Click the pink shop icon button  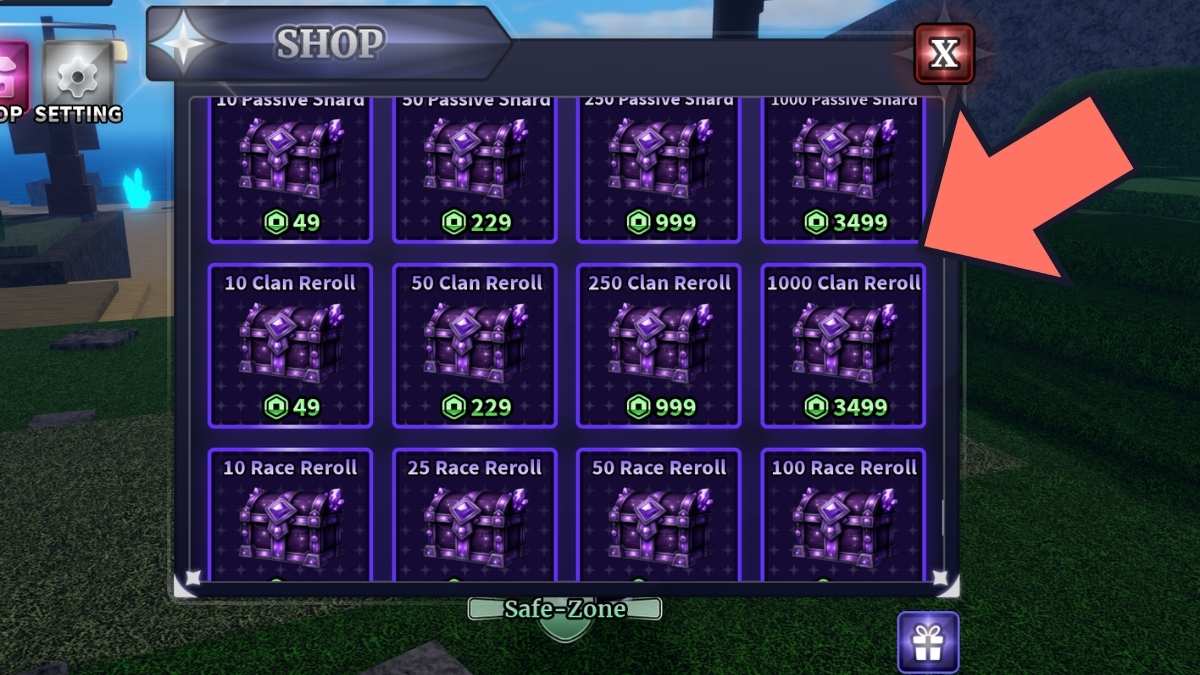pyautogui.click(x=10, y=75)
